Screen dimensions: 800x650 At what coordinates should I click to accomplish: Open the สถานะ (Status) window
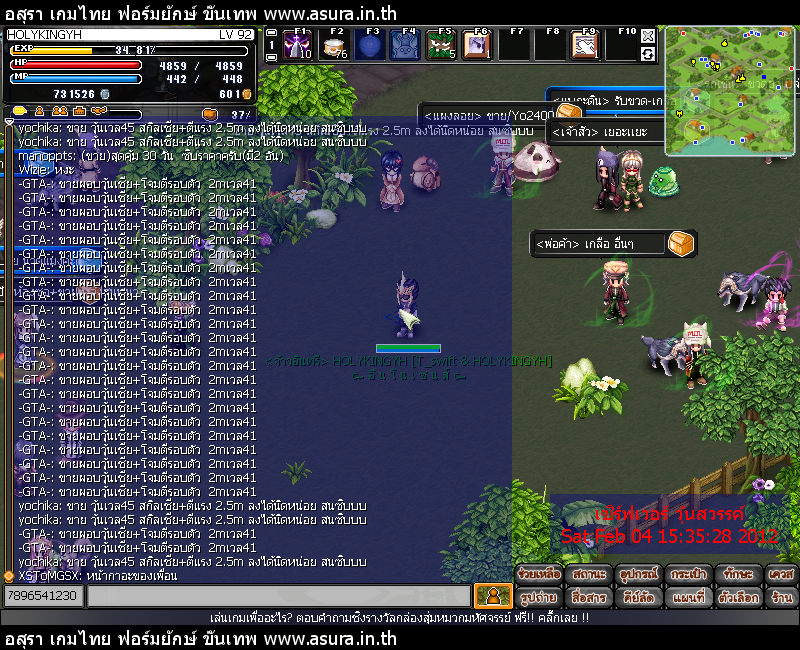[x=589, y=575]
